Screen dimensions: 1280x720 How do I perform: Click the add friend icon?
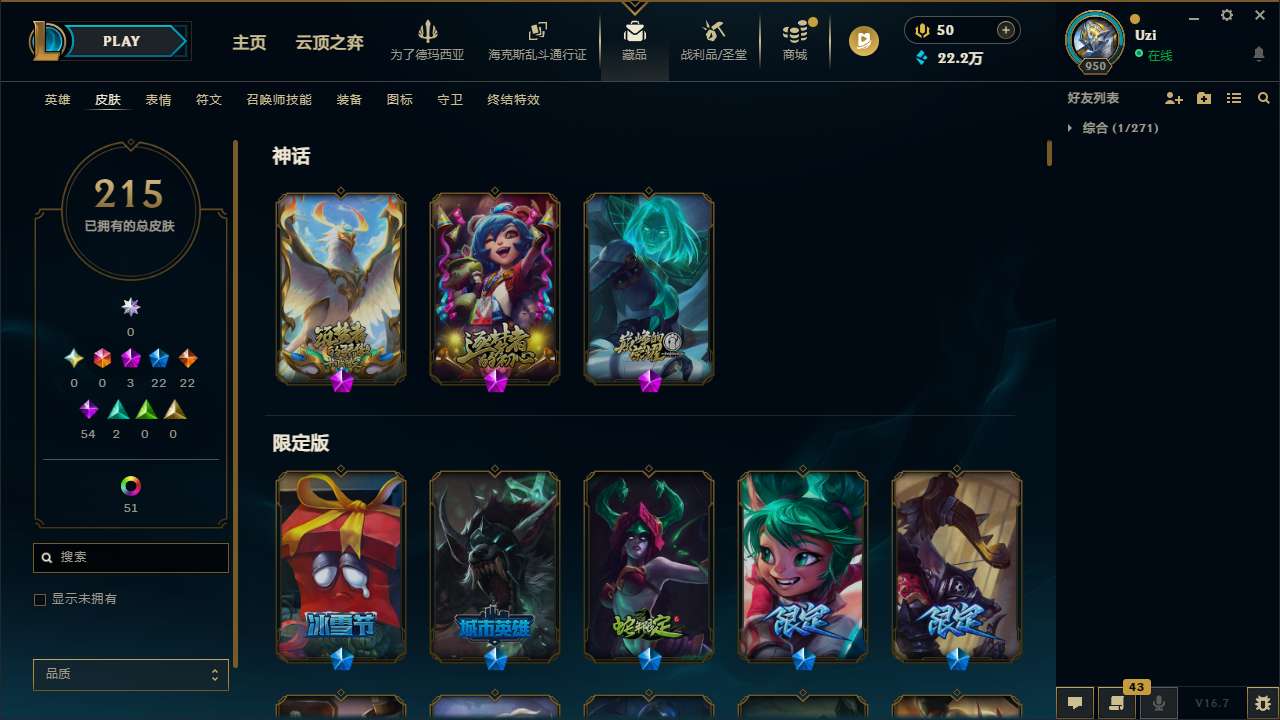click(1173, 97)
